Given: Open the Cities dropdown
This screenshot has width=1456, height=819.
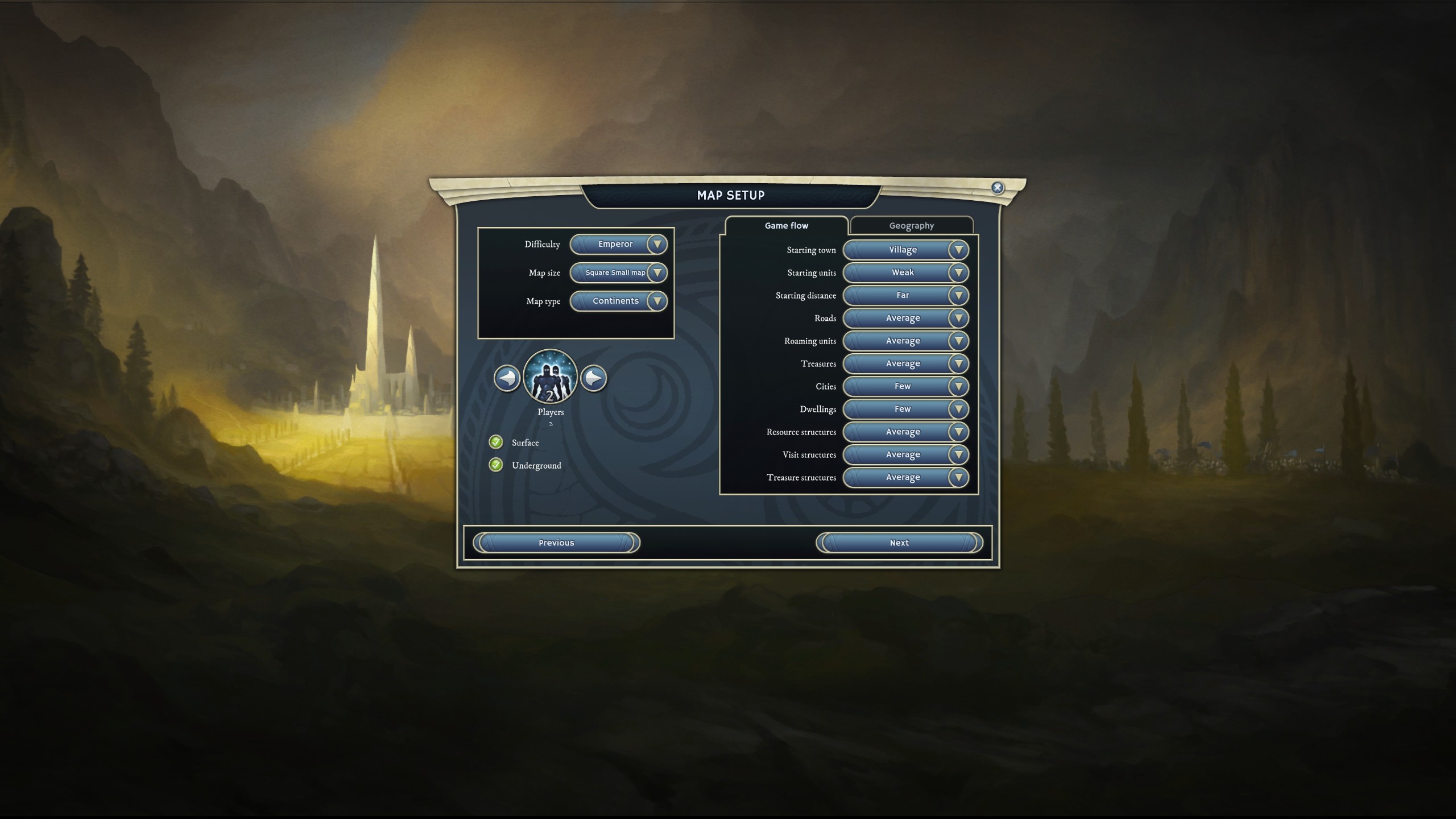Looking at the screenshot, I should coord(905,387).
